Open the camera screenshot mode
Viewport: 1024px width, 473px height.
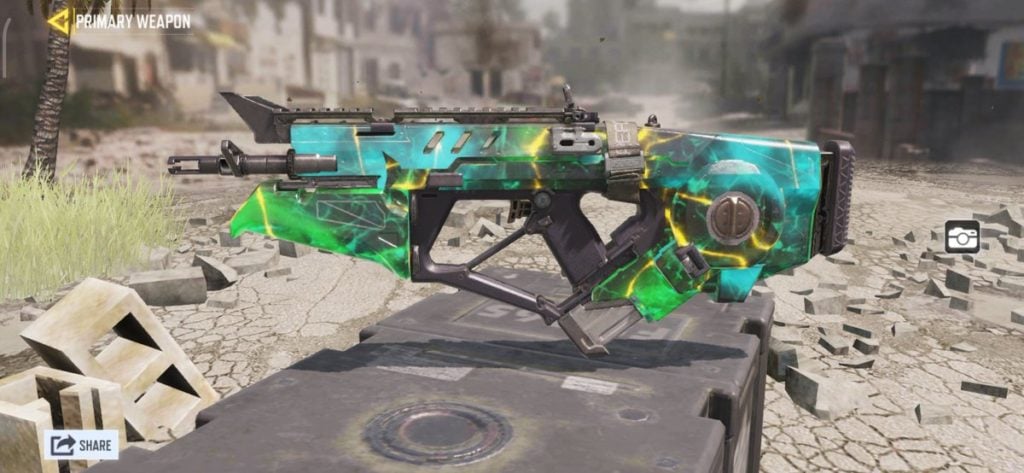(962, 236)
